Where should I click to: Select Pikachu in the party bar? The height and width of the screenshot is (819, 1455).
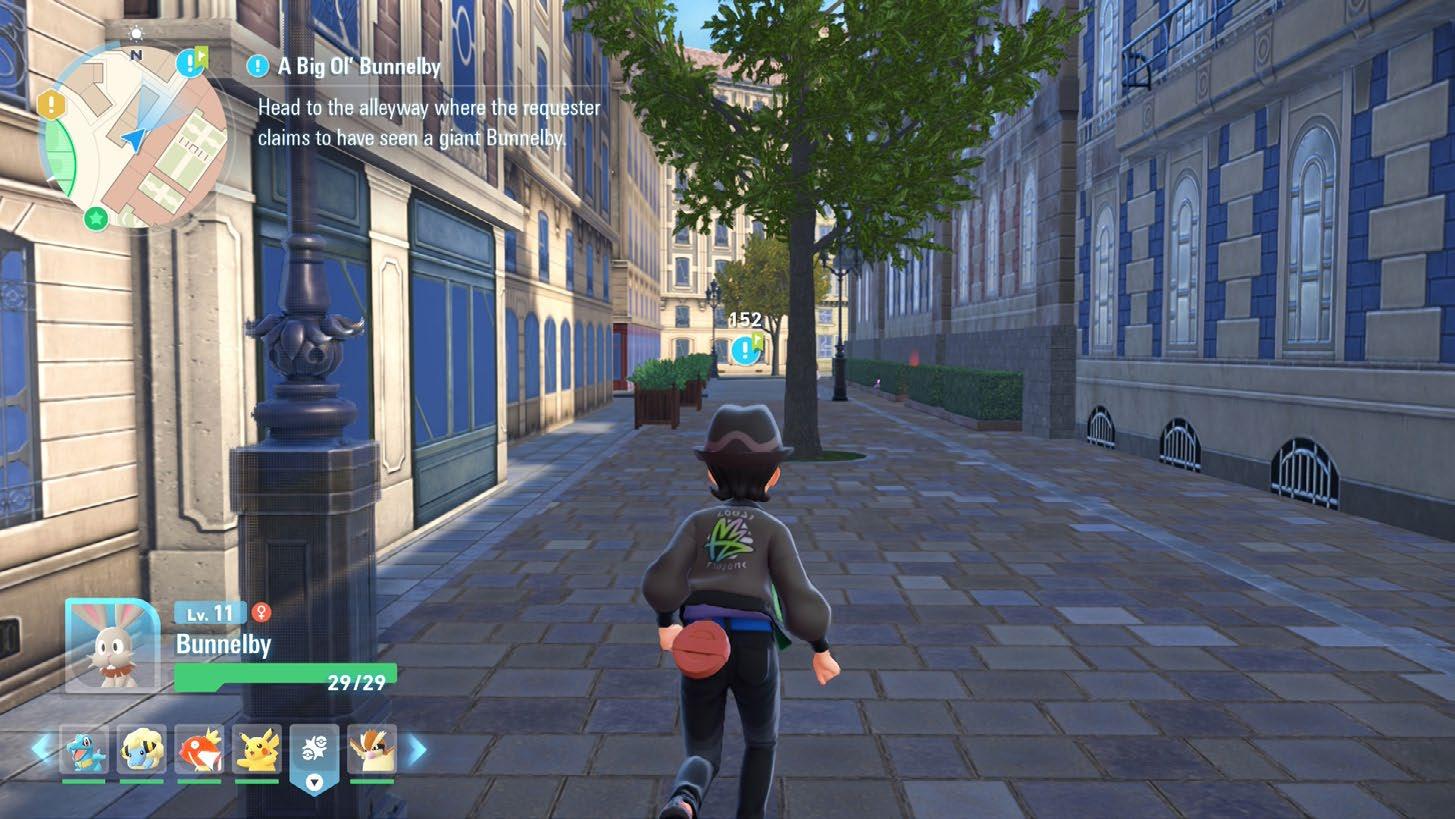[257, 750]
